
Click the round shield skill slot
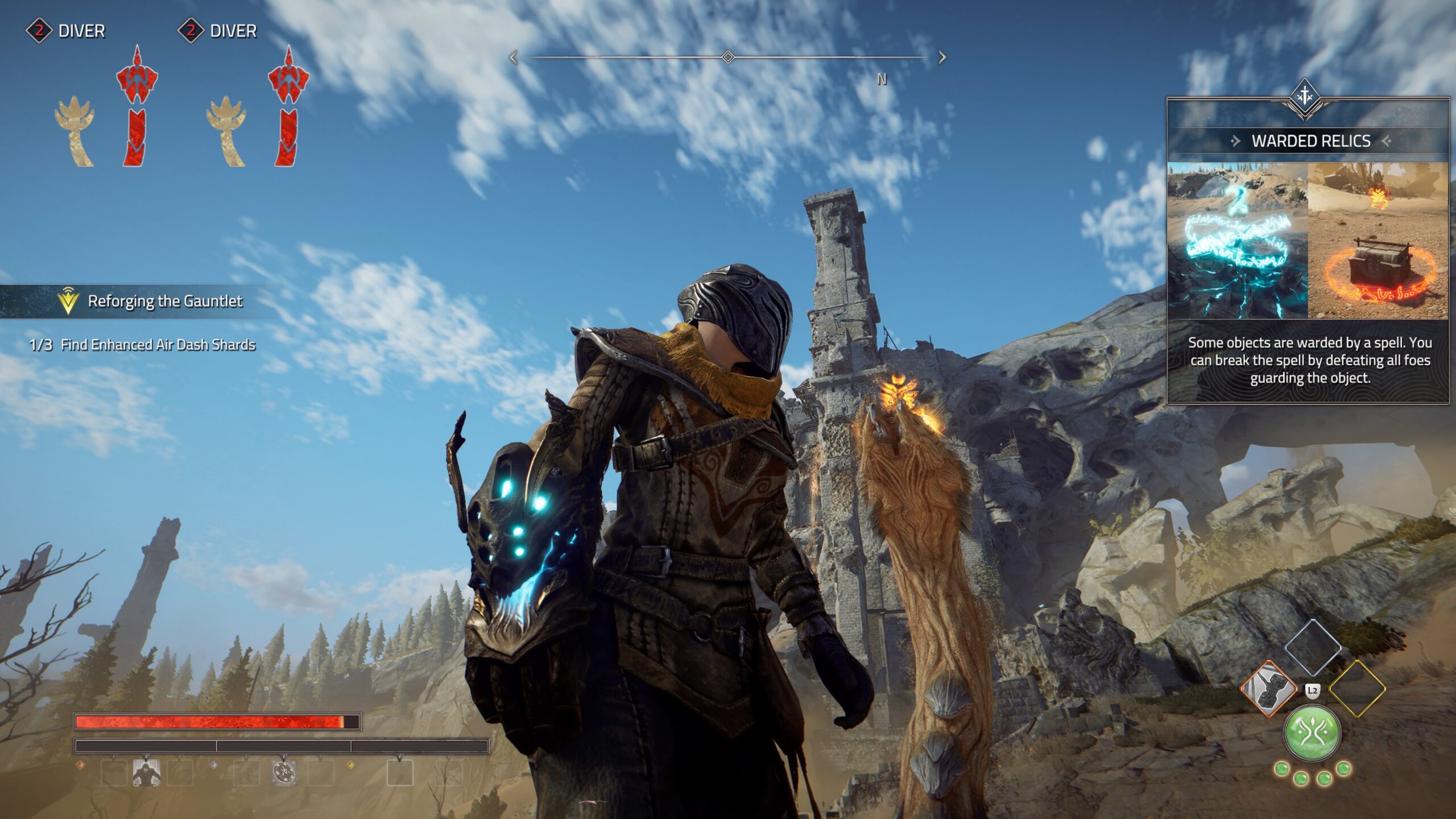284,773
